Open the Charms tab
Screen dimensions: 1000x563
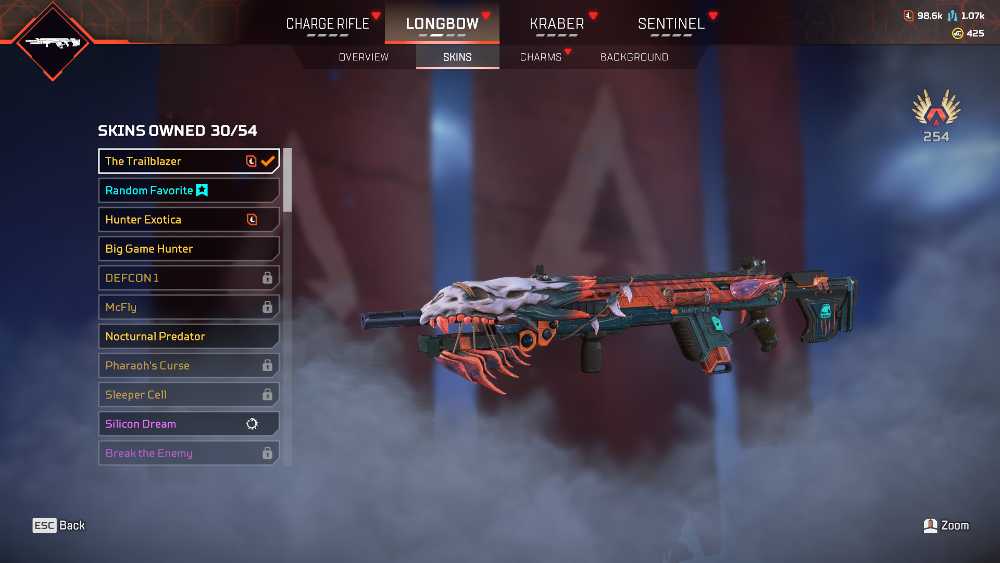pyautogui.click(x=541, y=57)
